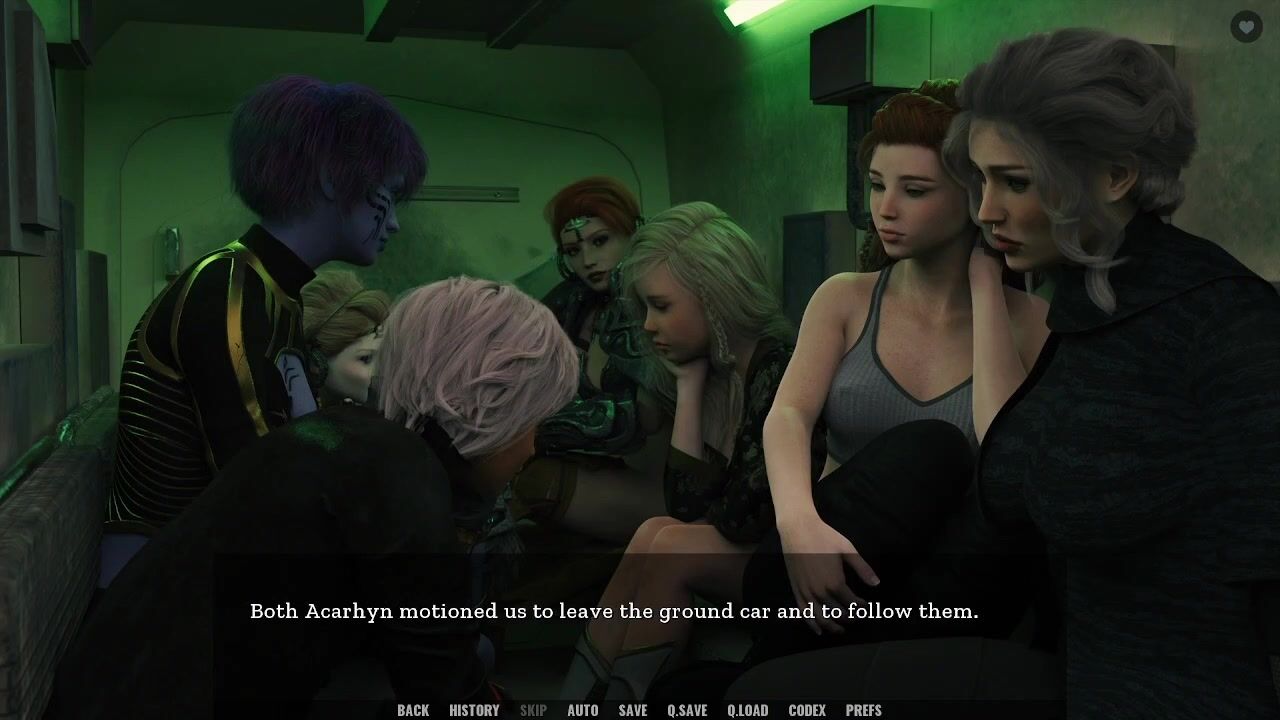Open PREFS settings menu
This screenshot has width=1280, height=720.
coord(864,710)
